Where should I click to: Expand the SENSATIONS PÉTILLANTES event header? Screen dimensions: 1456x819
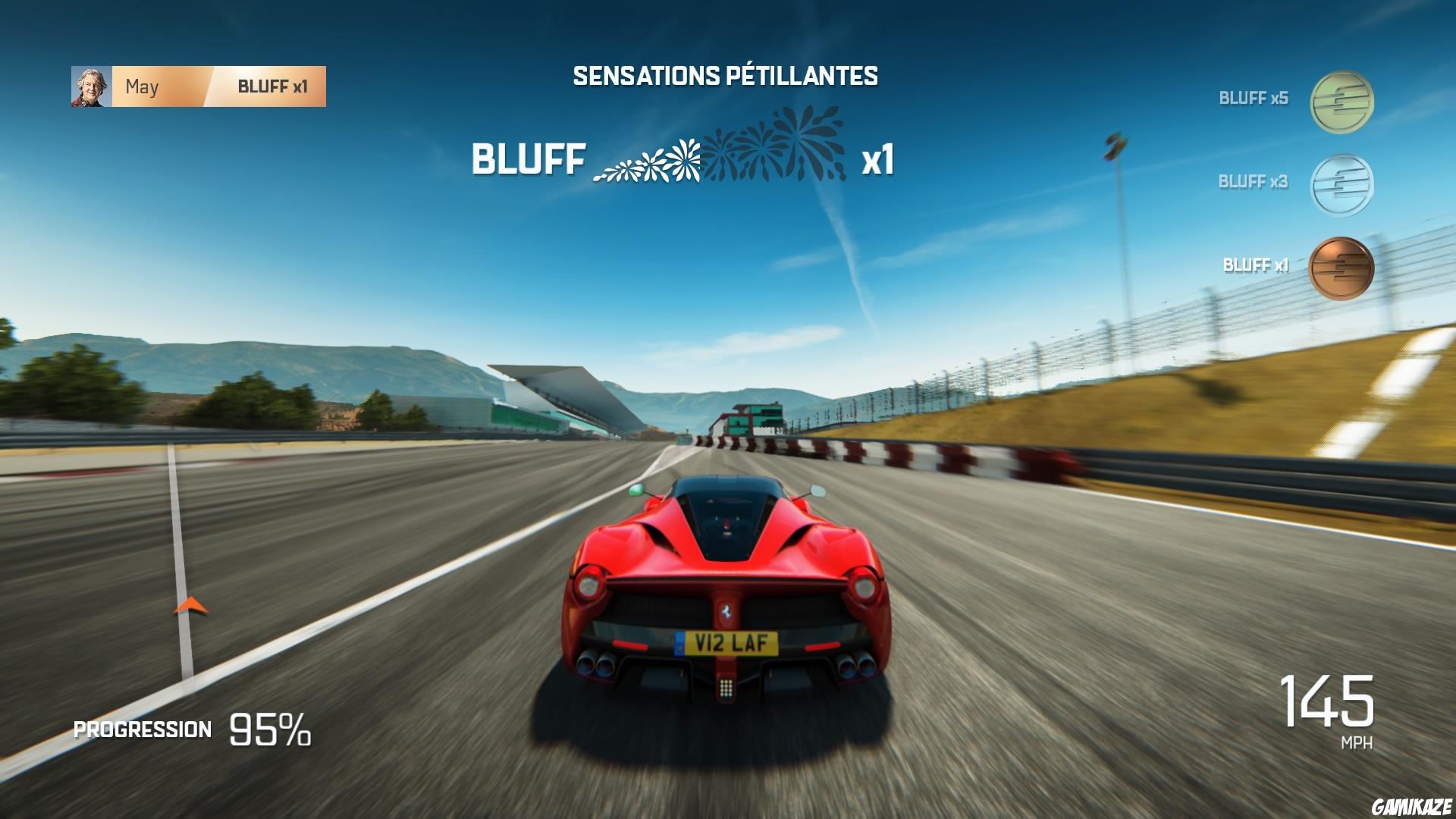pos(726,74)
